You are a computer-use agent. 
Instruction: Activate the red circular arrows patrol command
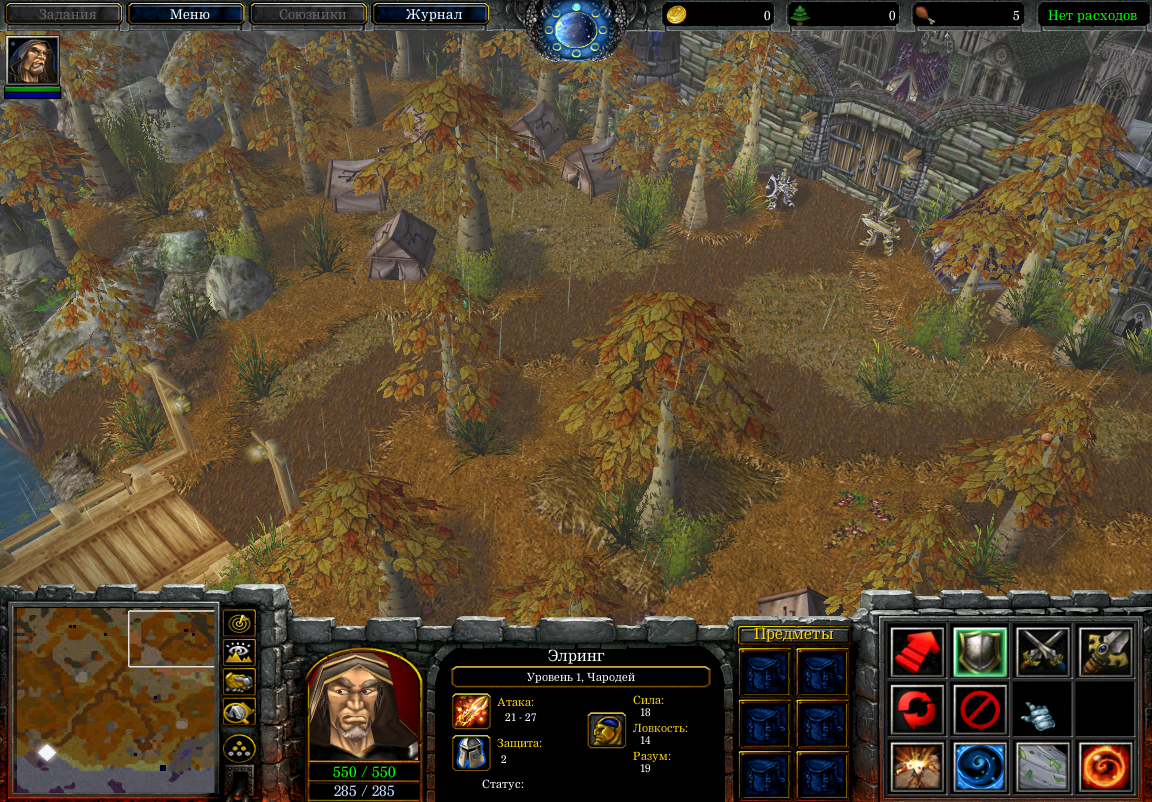point(917,709)
